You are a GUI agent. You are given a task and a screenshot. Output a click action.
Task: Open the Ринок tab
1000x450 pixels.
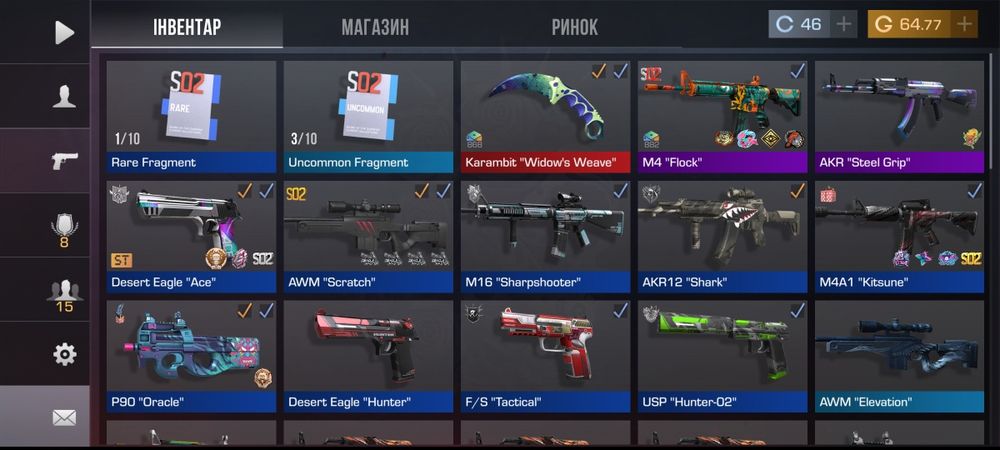pos(574,27)
